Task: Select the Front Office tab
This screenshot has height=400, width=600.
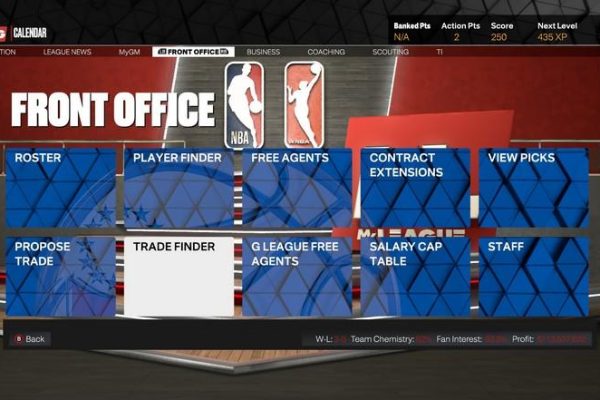Action: pos(194,51)
